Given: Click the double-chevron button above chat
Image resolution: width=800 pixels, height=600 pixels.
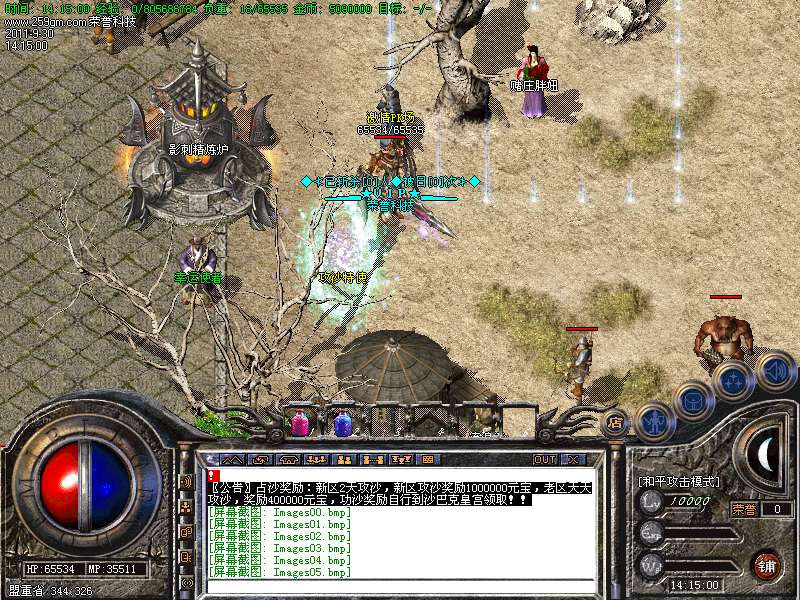Looking at the screenshot, I should click(x=231, y=459).
